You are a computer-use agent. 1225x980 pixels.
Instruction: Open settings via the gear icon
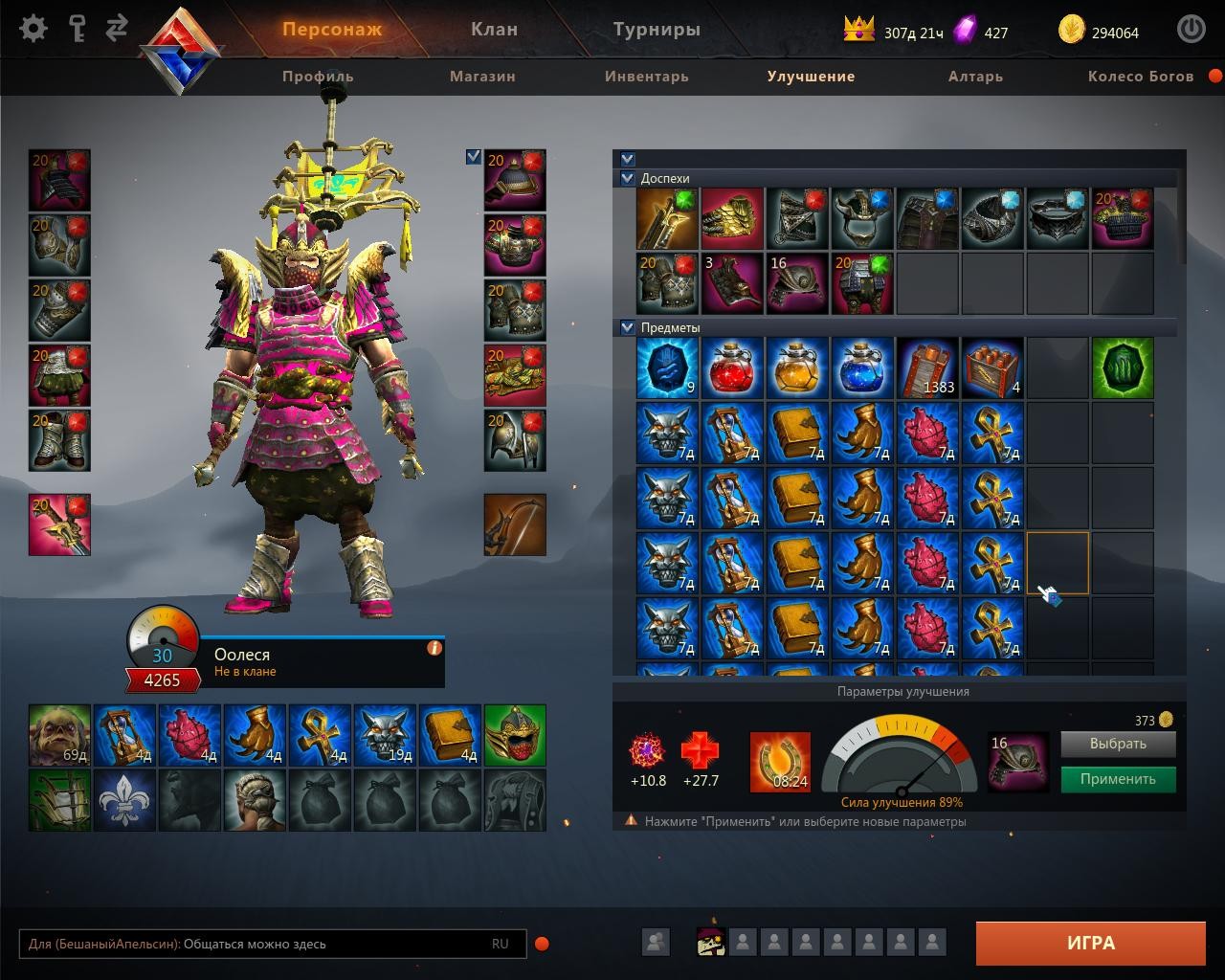click(x=33, y=29)
